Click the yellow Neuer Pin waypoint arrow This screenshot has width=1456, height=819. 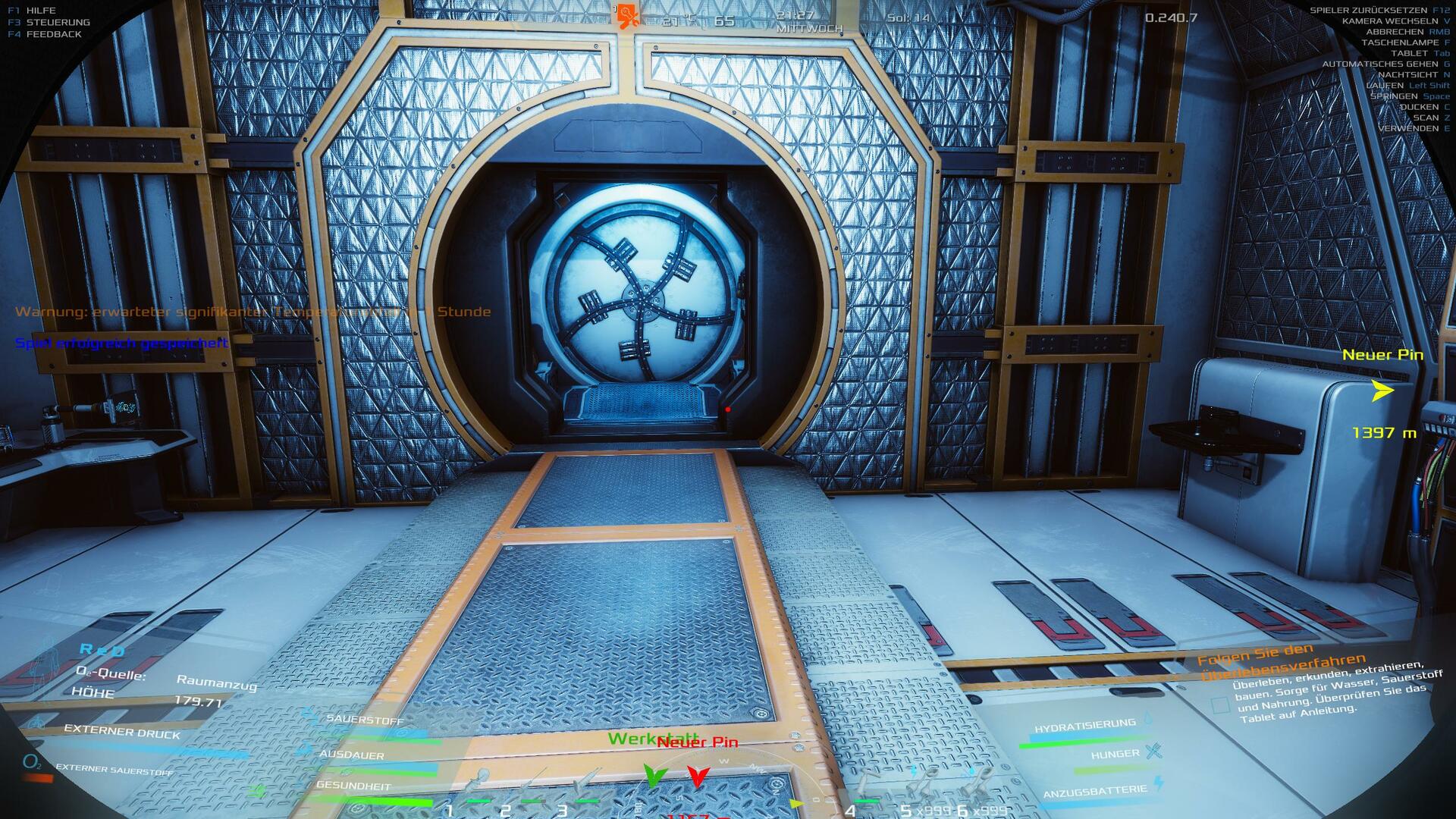tap(1382, 391)
